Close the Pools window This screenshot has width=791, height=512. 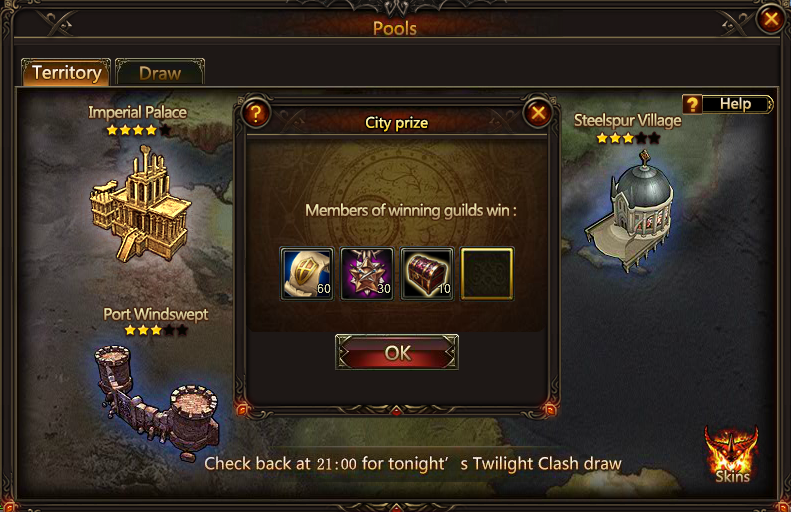(770, 18)
